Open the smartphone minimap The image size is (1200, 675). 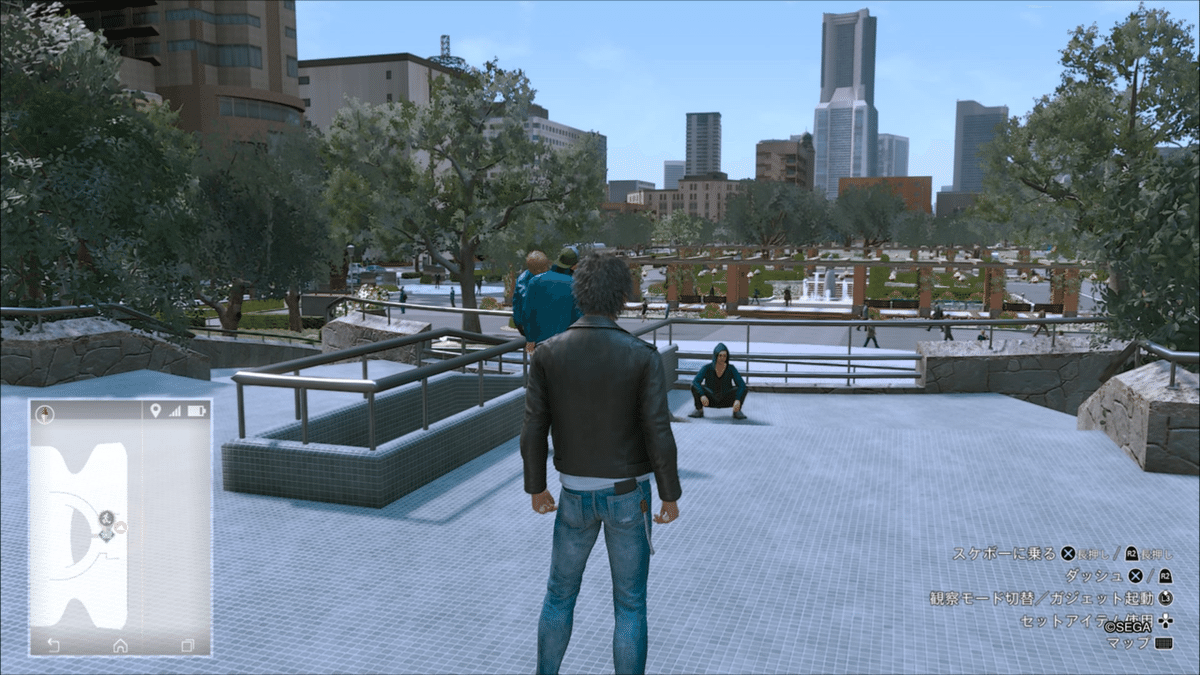tap(120, 527)
